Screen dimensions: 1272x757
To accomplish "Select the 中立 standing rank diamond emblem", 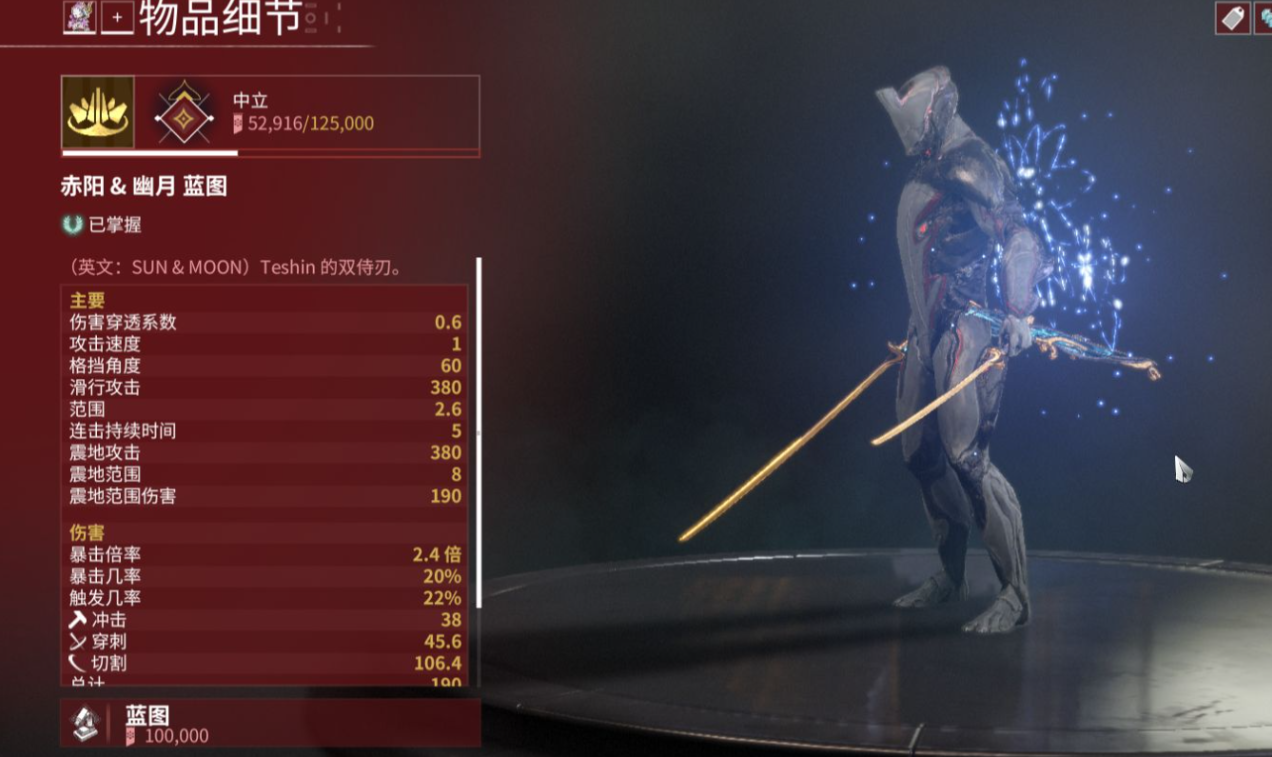I will [x=184, y=113].
